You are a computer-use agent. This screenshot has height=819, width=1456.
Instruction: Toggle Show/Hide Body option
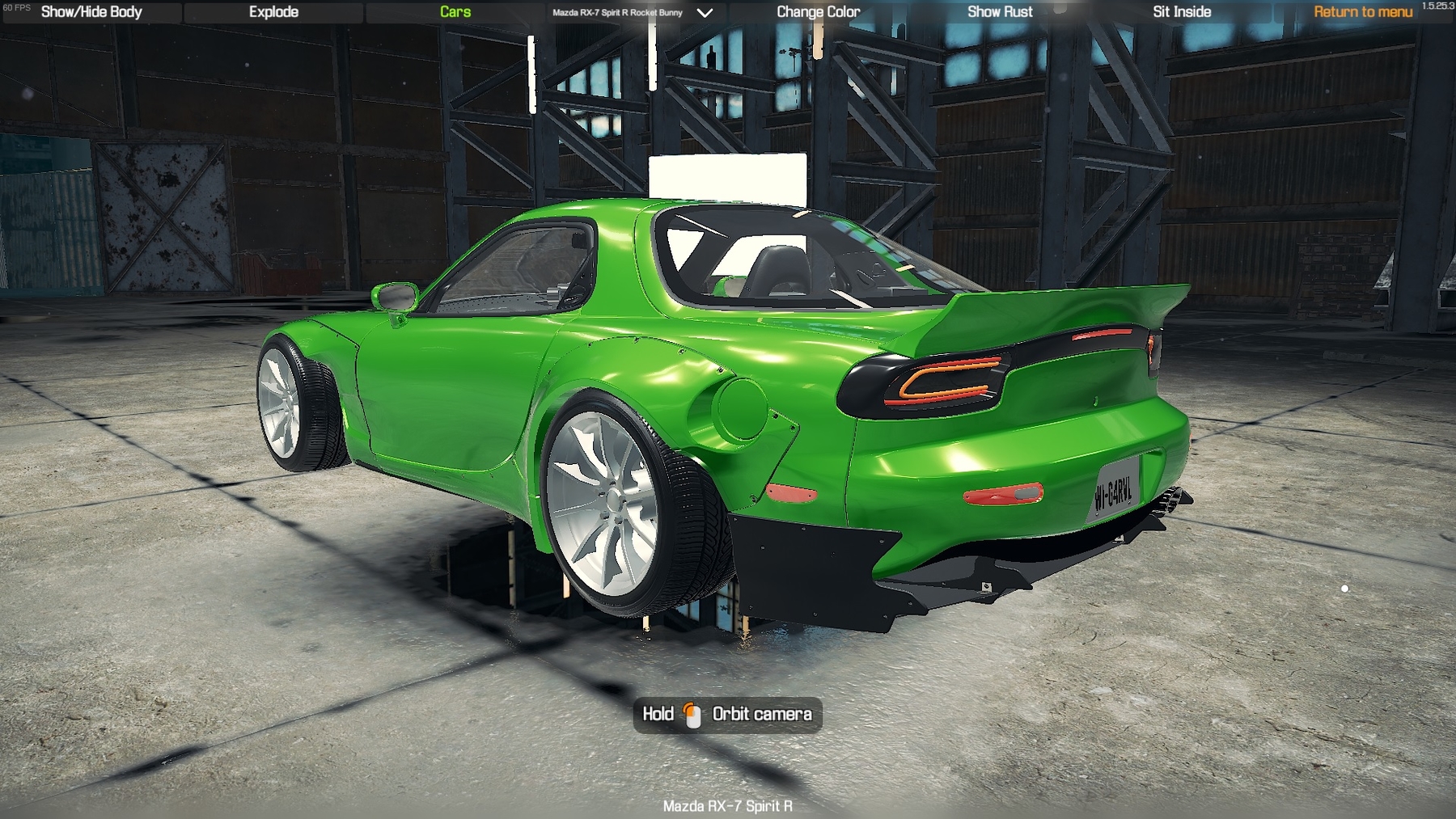[91, 12]
